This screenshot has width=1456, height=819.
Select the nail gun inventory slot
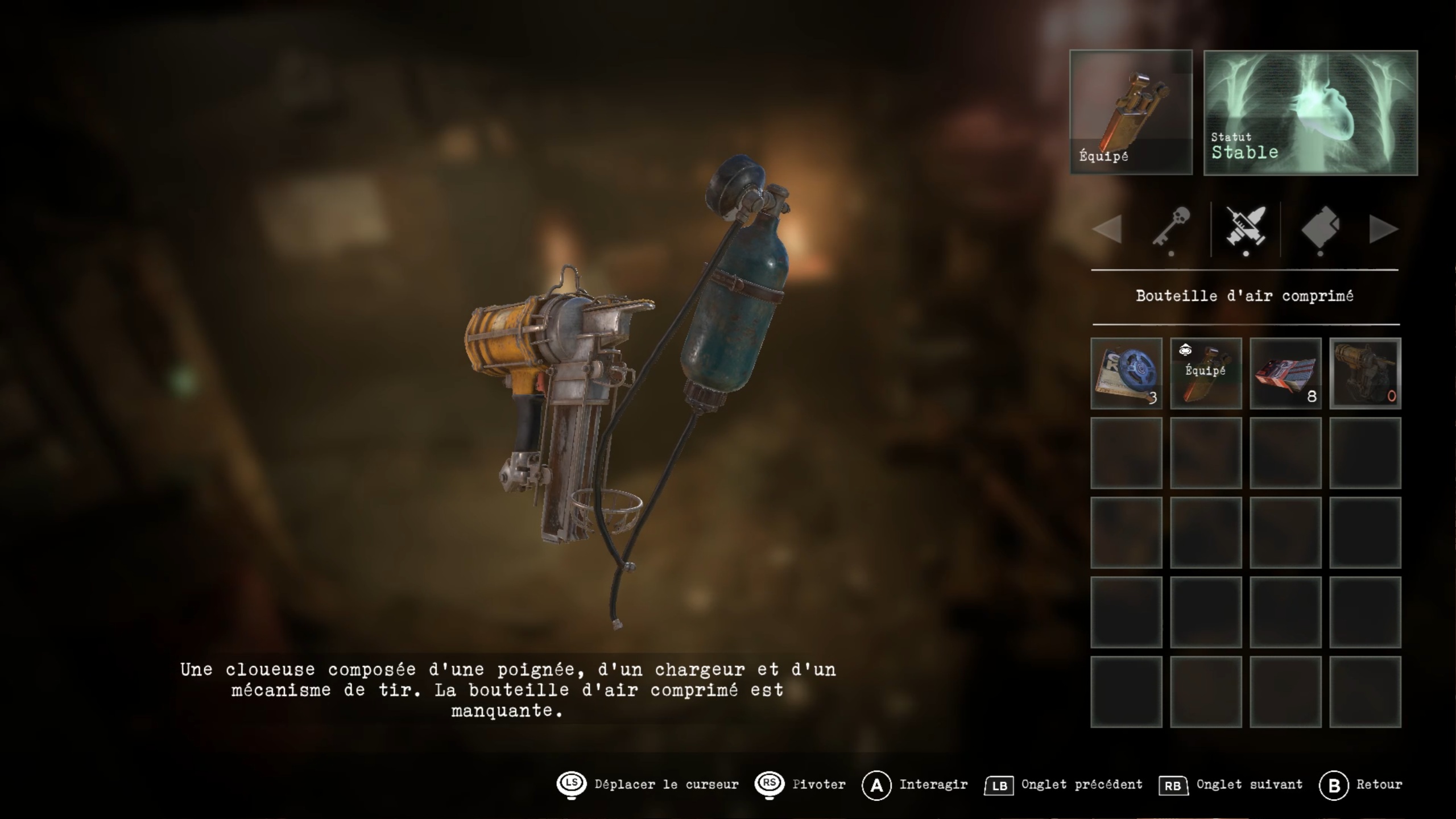1365,373
